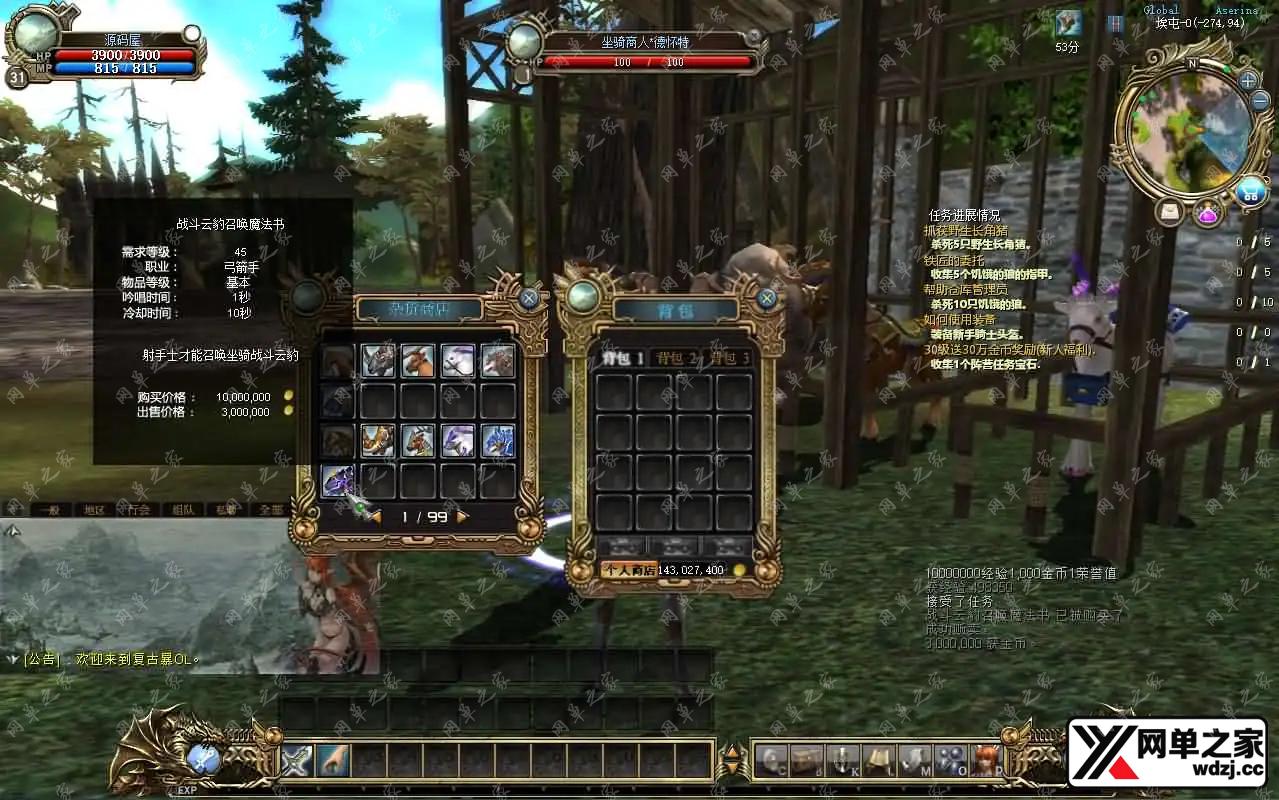1279x800 pixels.
Task: Go to the previous shop page
Action: (374, 517)
